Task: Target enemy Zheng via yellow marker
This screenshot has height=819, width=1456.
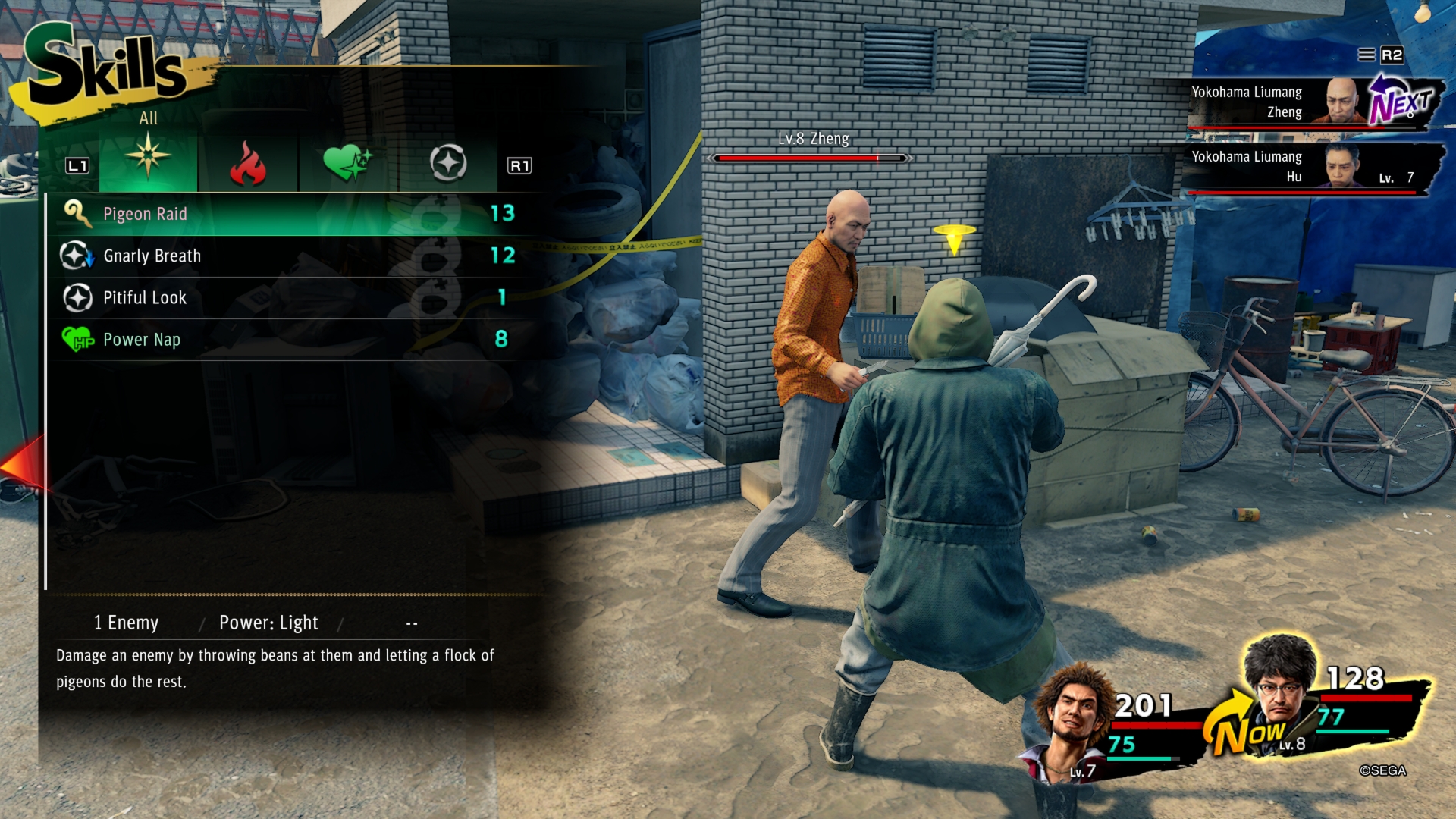Action: click(954, 237)
